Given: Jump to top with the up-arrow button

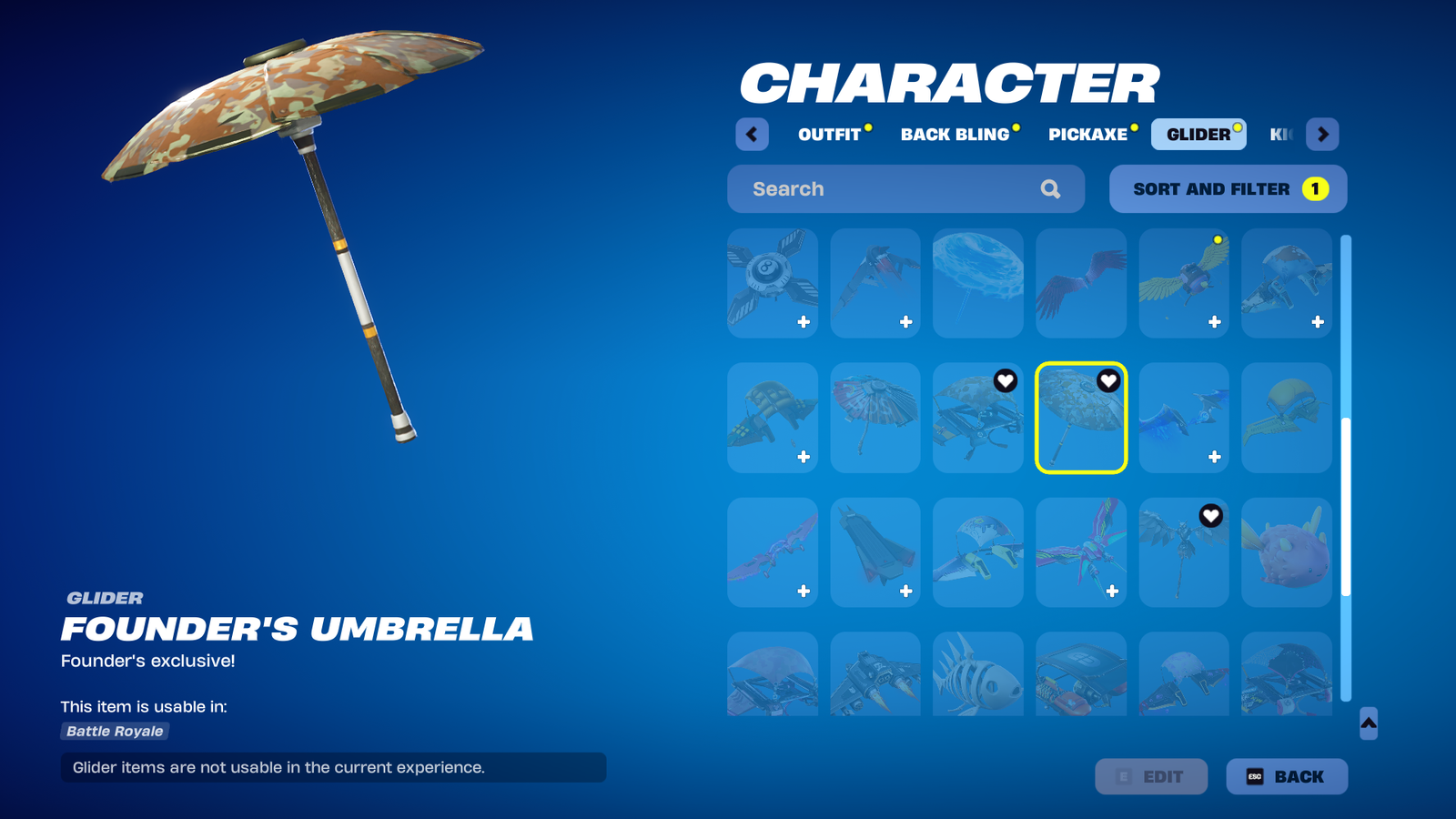Looking at the screenshot, I should 1368,723.
